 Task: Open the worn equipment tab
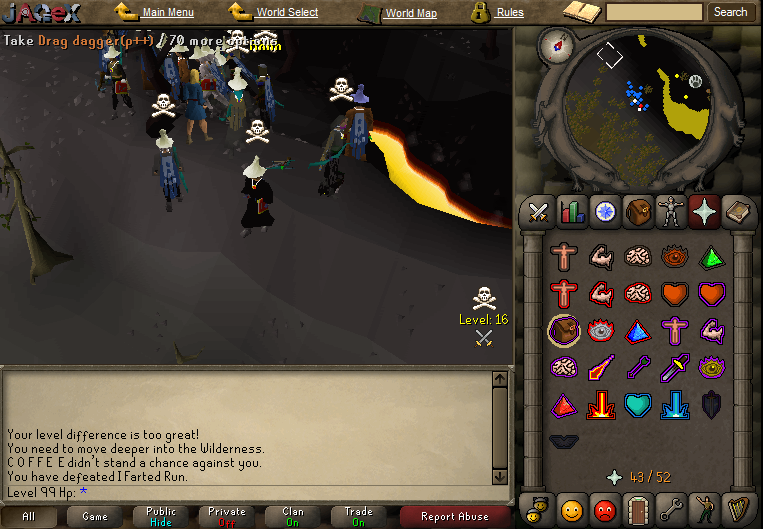click(670, 211)
